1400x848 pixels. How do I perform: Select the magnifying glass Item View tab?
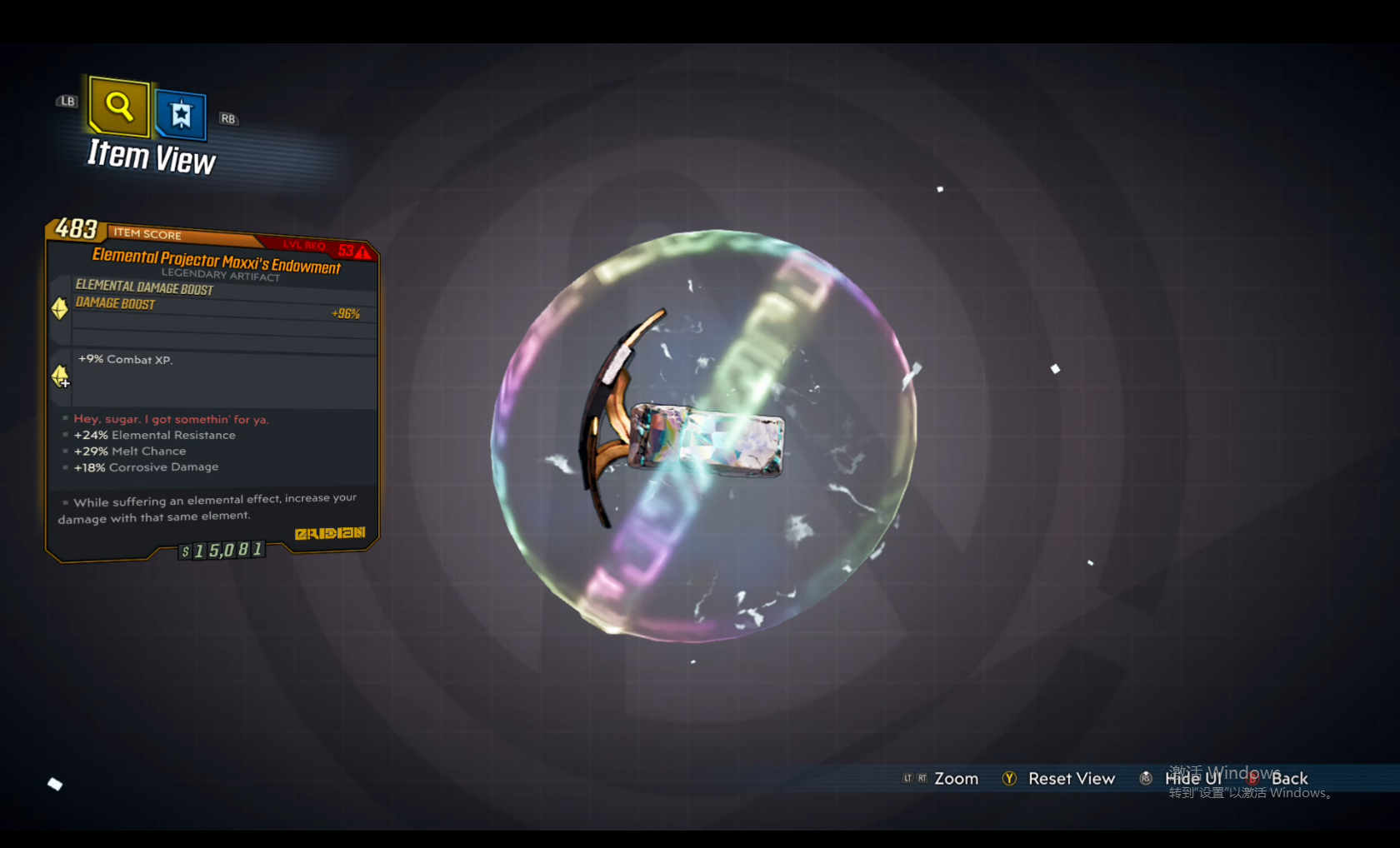click(x=119, y=107)
